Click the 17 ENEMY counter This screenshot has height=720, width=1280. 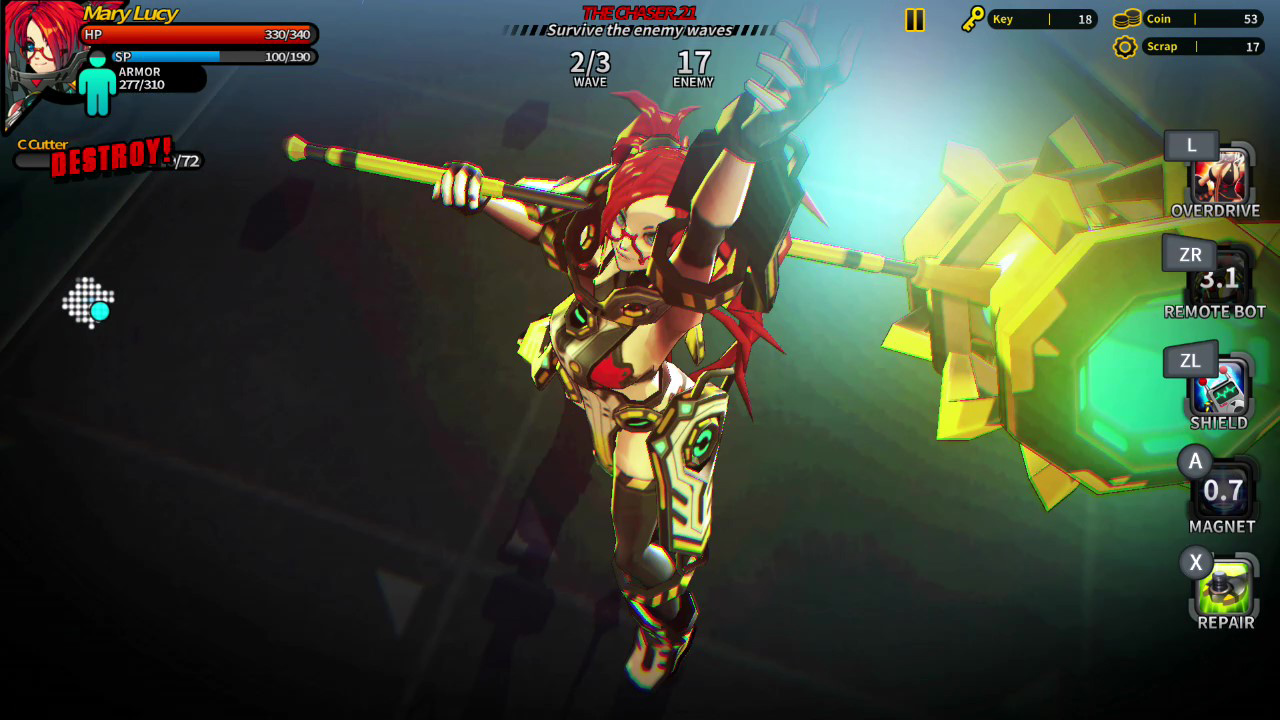[692, 68]
